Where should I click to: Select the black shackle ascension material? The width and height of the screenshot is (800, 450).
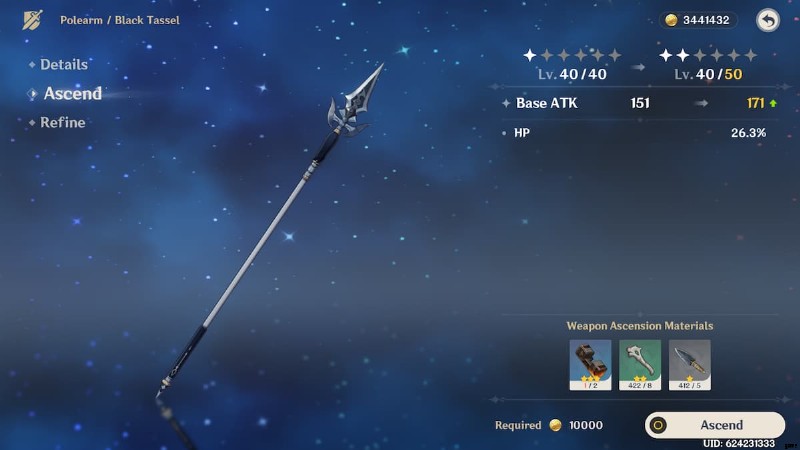pyautogui.click(x=590, y=364)
